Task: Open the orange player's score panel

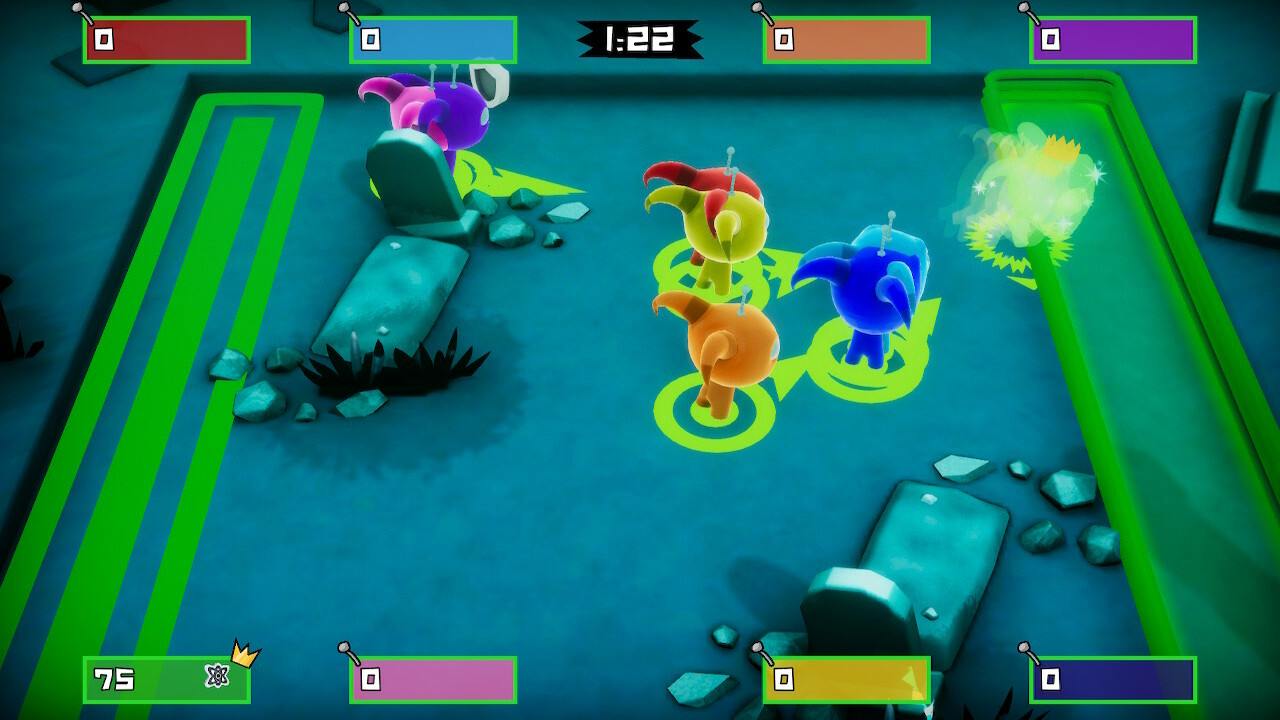Action: coord(845,40)
